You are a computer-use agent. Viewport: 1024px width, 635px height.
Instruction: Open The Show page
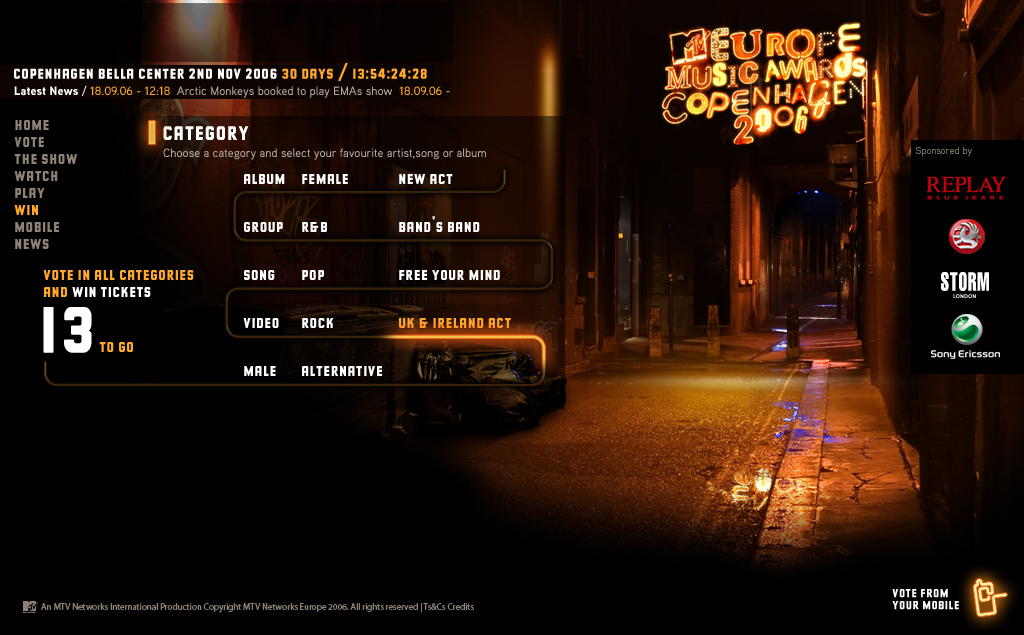[46, 160]
